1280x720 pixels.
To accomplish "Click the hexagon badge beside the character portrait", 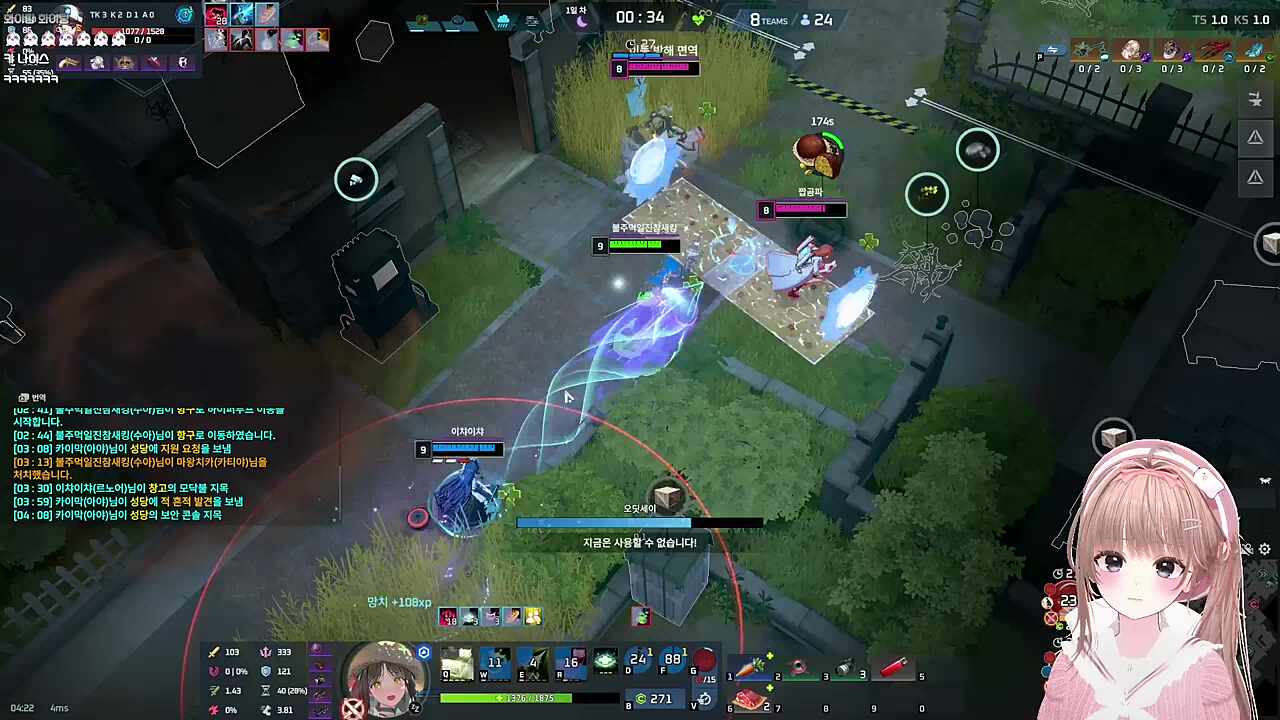I will pos(424,653).
